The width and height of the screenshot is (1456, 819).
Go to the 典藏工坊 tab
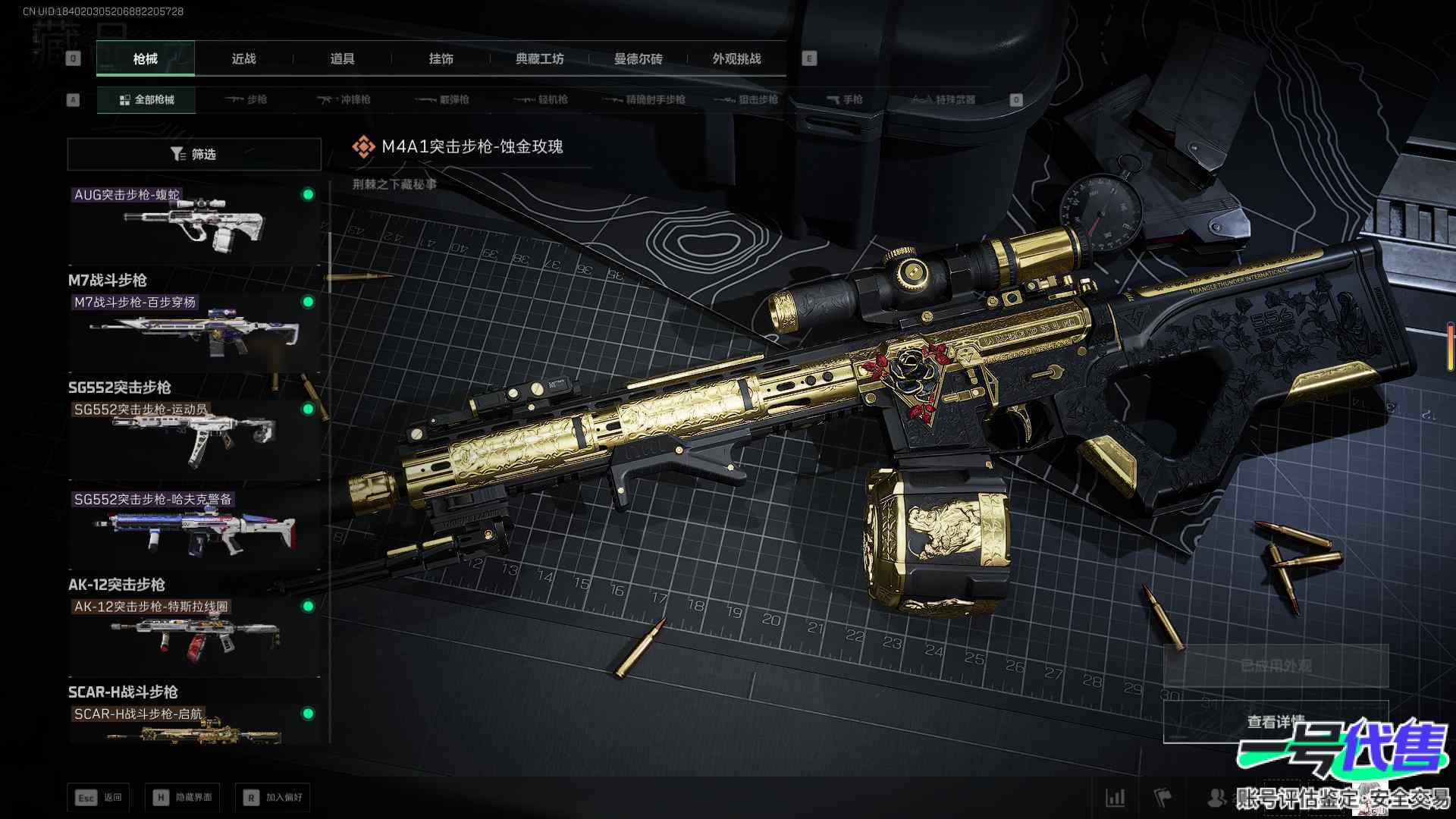point(539,58)
